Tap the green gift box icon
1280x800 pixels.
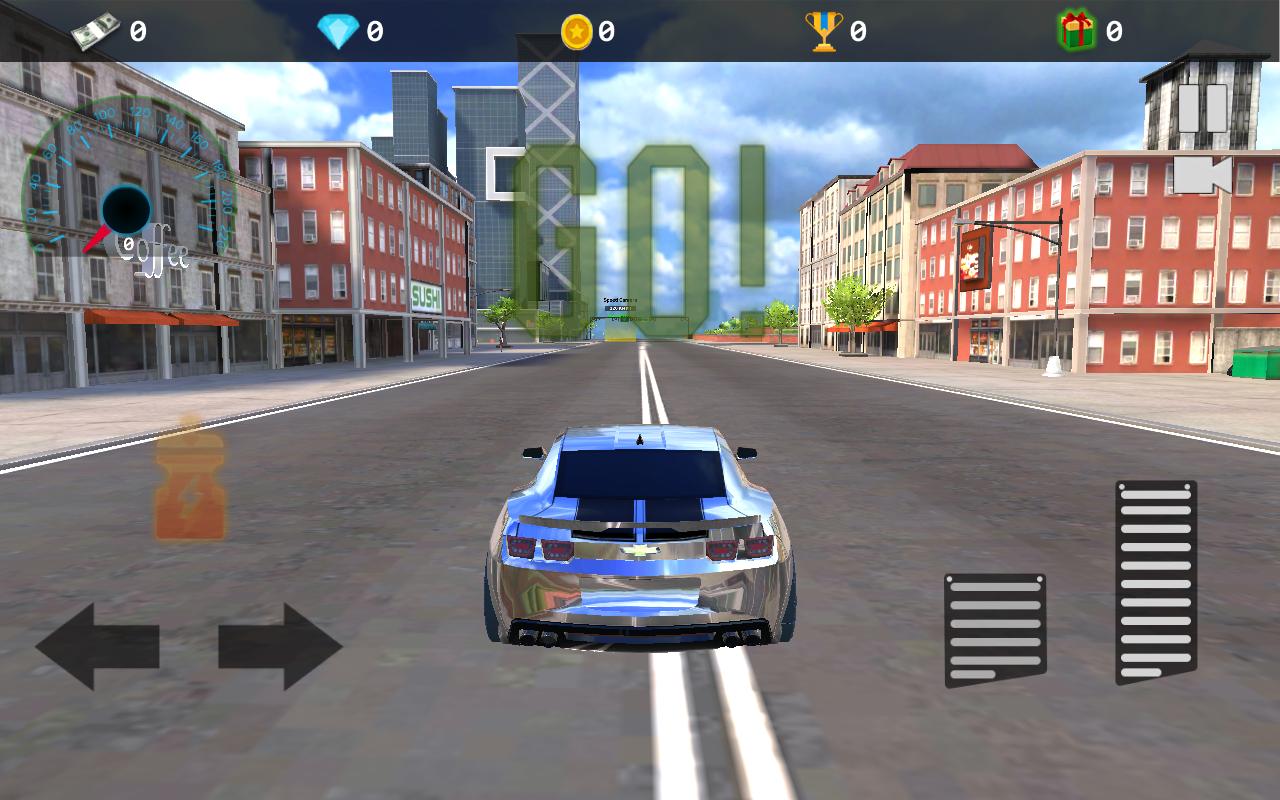point(1076,27)
